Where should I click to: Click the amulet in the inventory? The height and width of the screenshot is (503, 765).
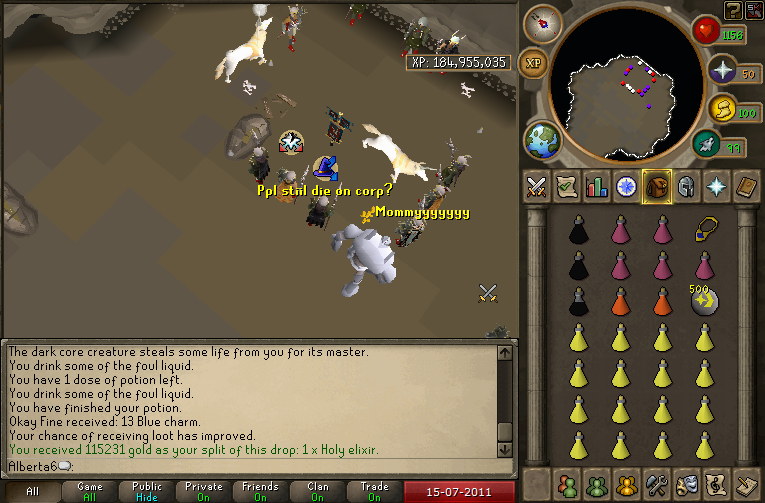705,230
